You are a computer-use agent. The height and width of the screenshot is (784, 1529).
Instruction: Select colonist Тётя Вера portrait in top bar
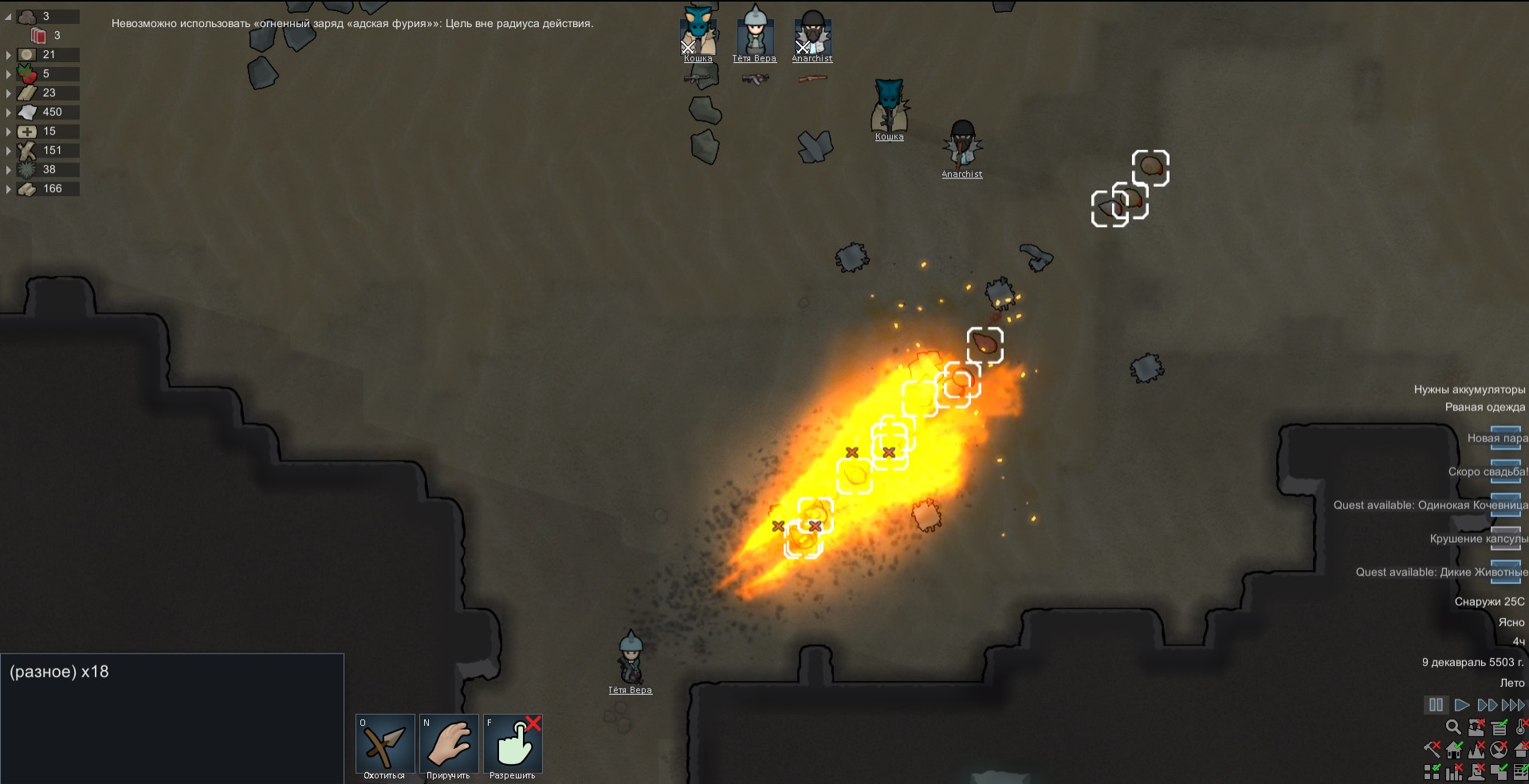pos(754,33)
